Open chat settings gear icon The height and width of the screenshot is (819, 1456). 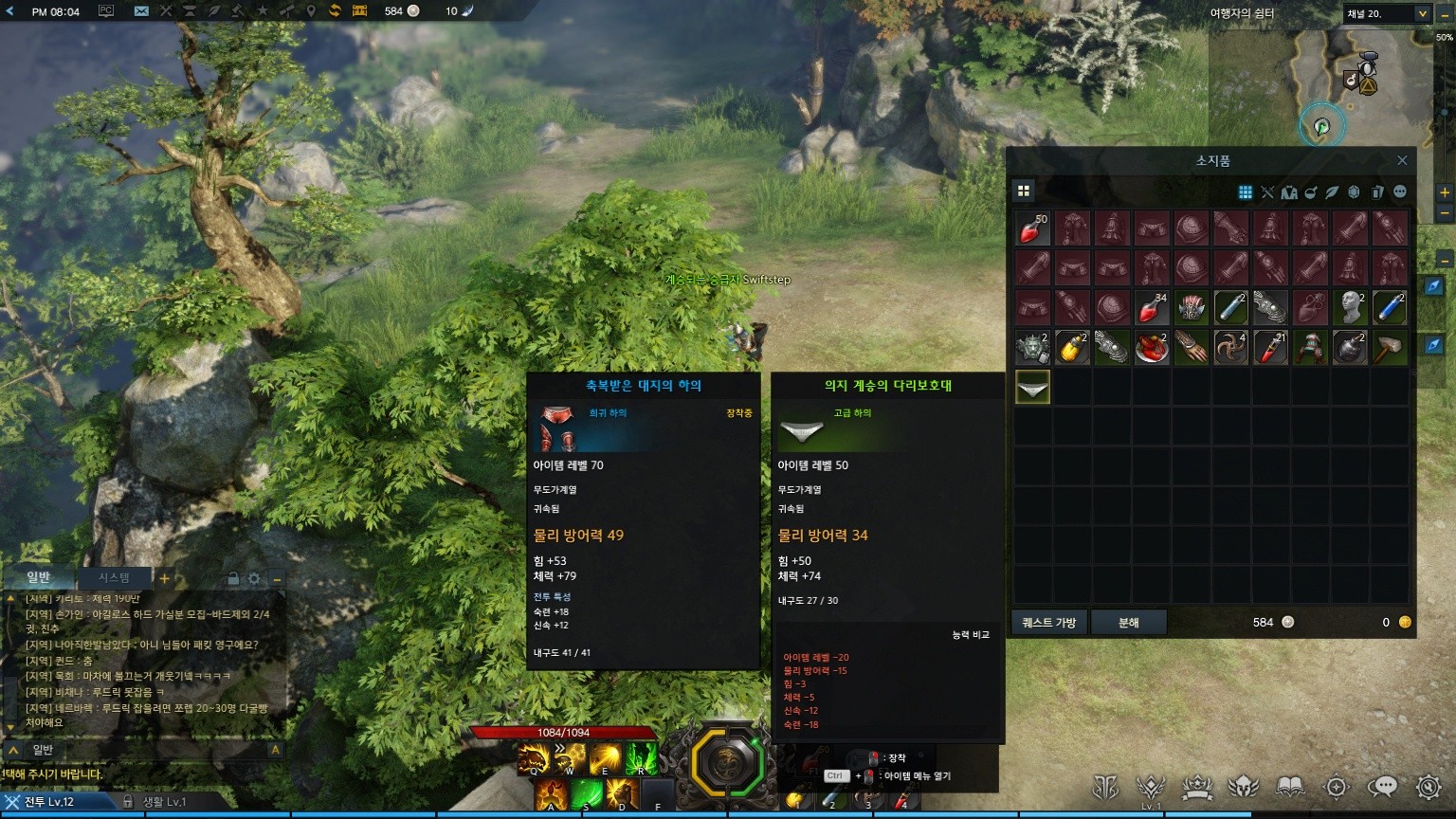tap(254, 578)
